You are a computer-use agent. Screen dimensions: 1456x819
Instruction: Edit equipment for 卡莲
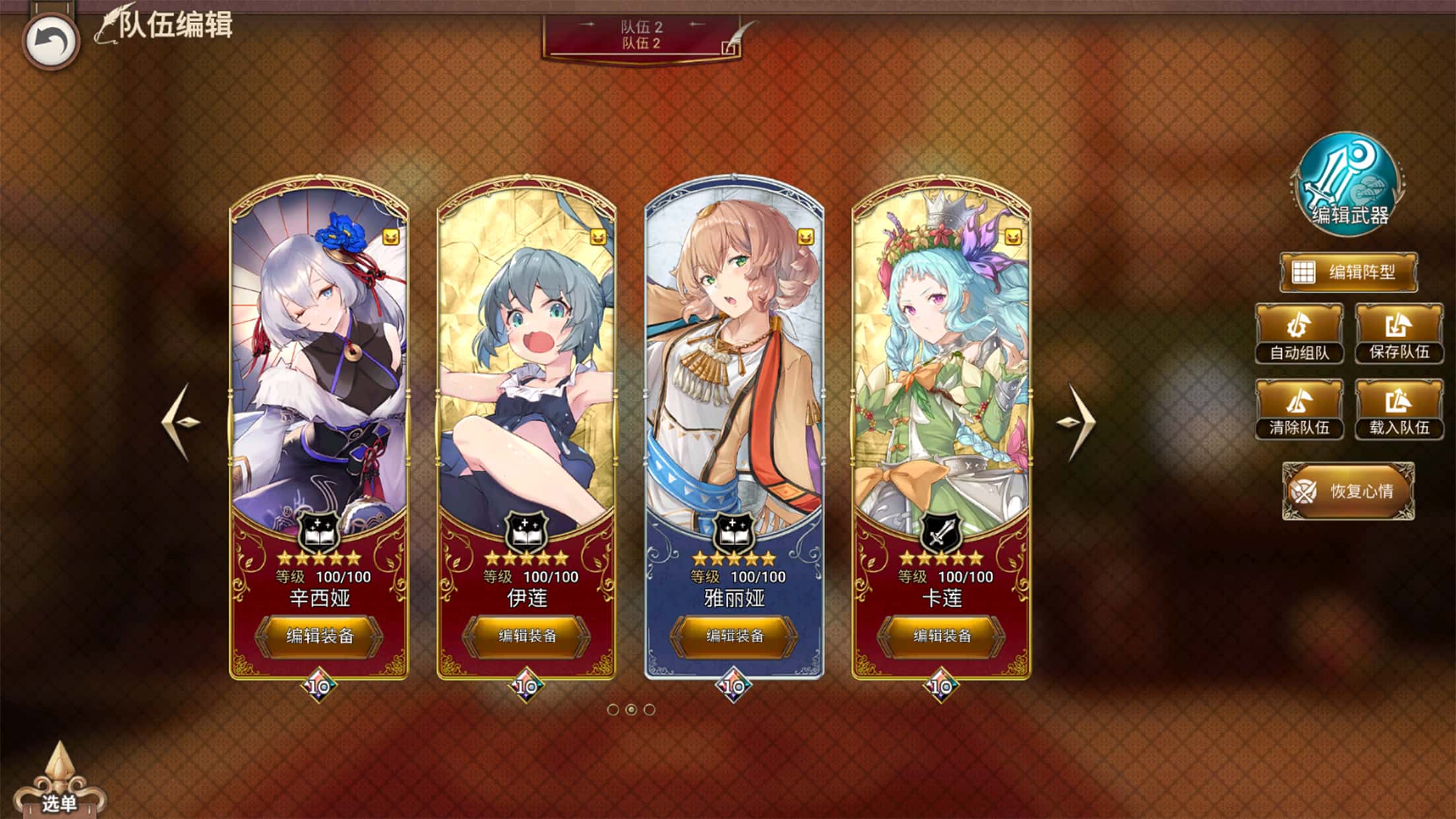(942, 636)
